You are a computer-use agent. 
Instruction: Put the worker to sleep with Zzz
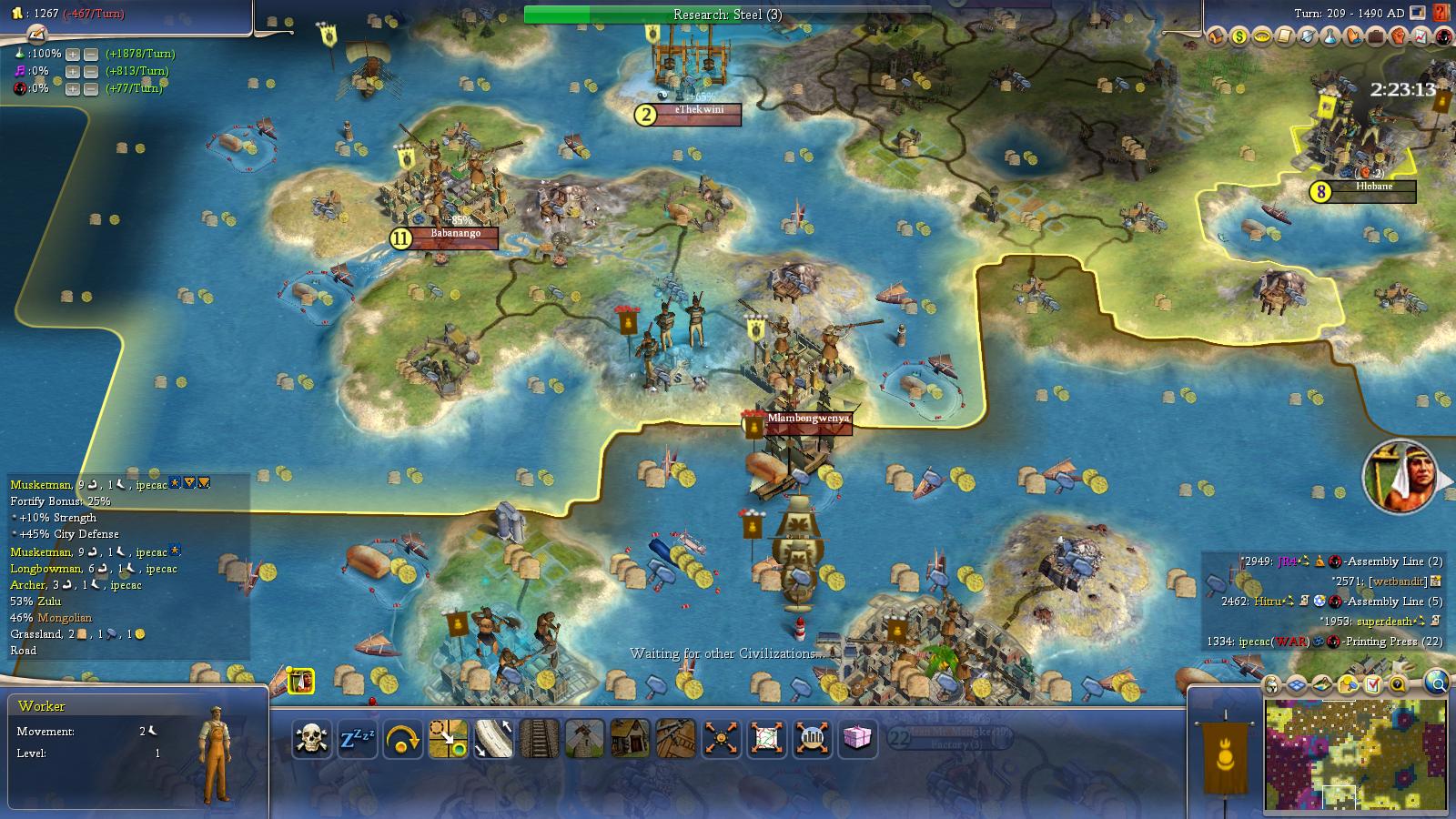(x=358, y=737)
